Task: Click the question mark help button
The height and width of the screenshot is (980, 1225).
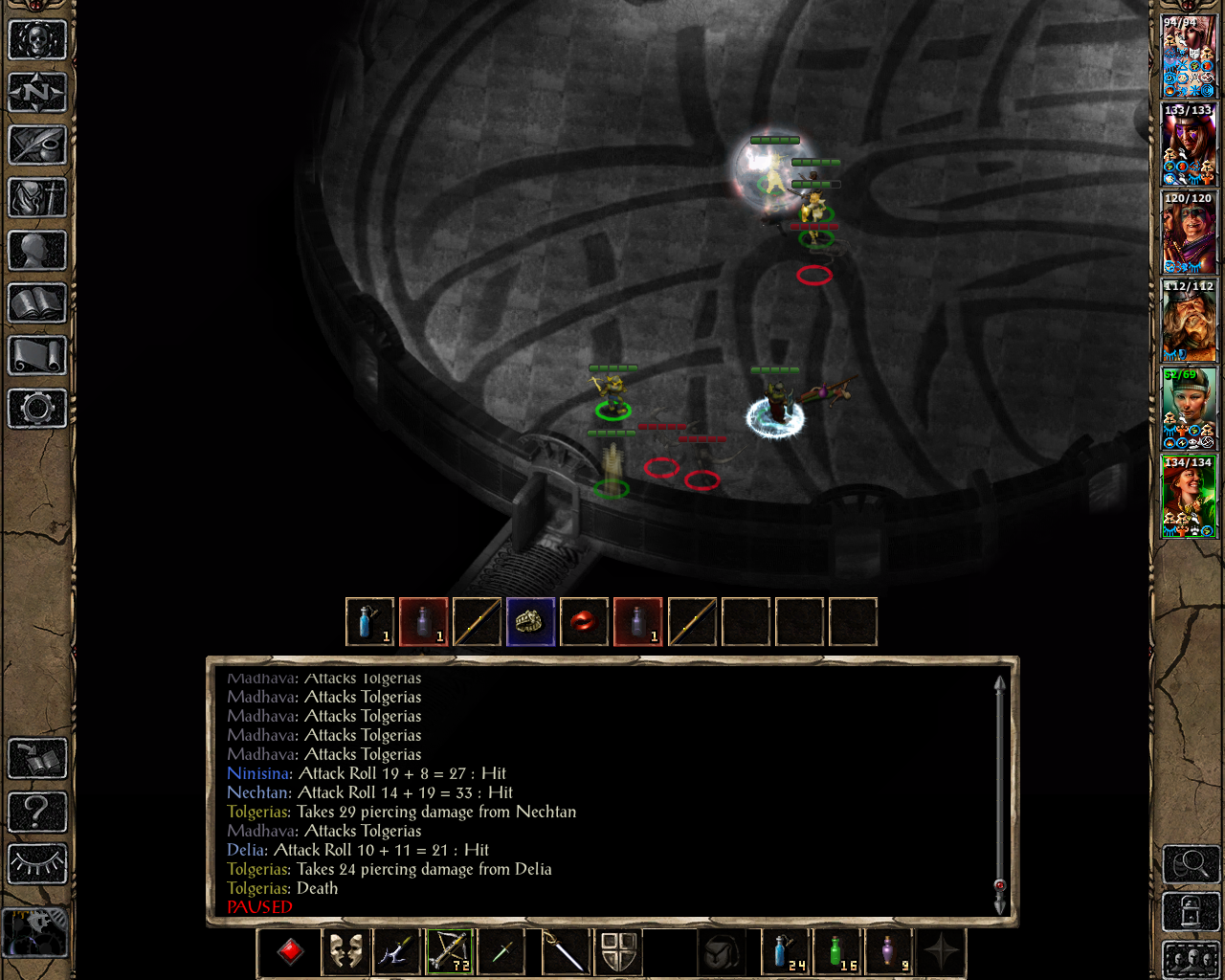Action: [37, 813]
